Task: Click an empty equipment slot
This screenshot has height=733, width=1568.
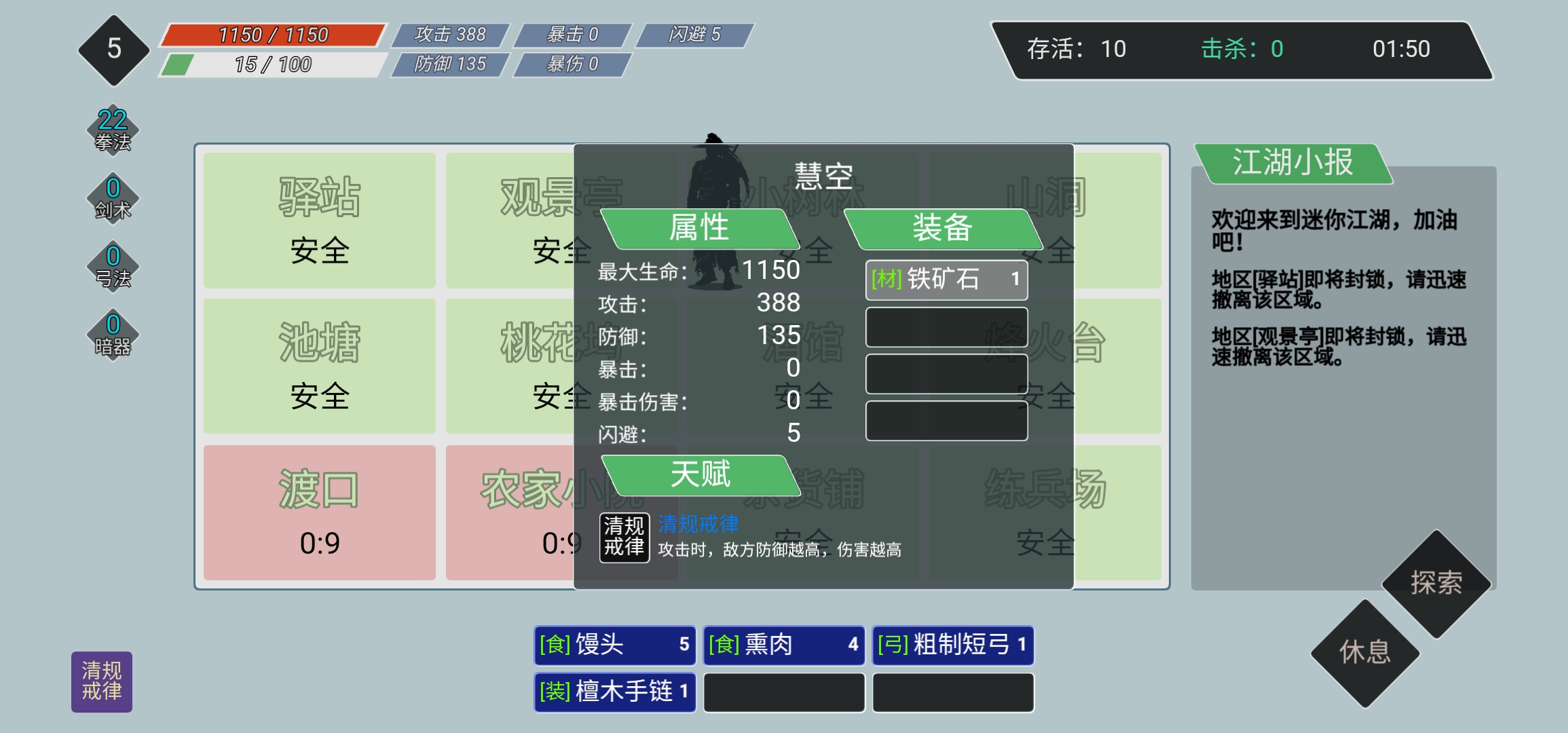Action: (x=946, y=326)
